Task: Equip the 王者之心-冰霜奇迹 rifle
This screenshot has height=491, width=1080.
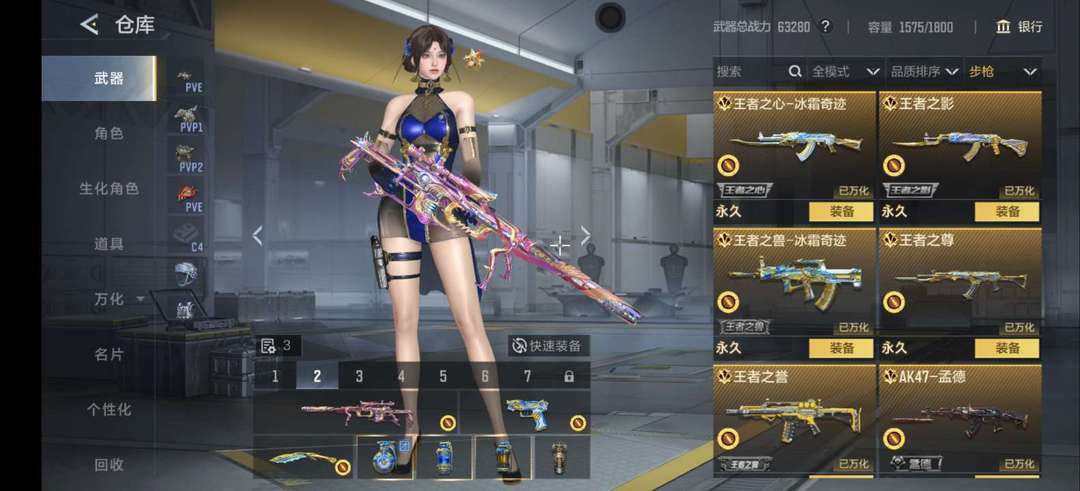Action: 841,212
